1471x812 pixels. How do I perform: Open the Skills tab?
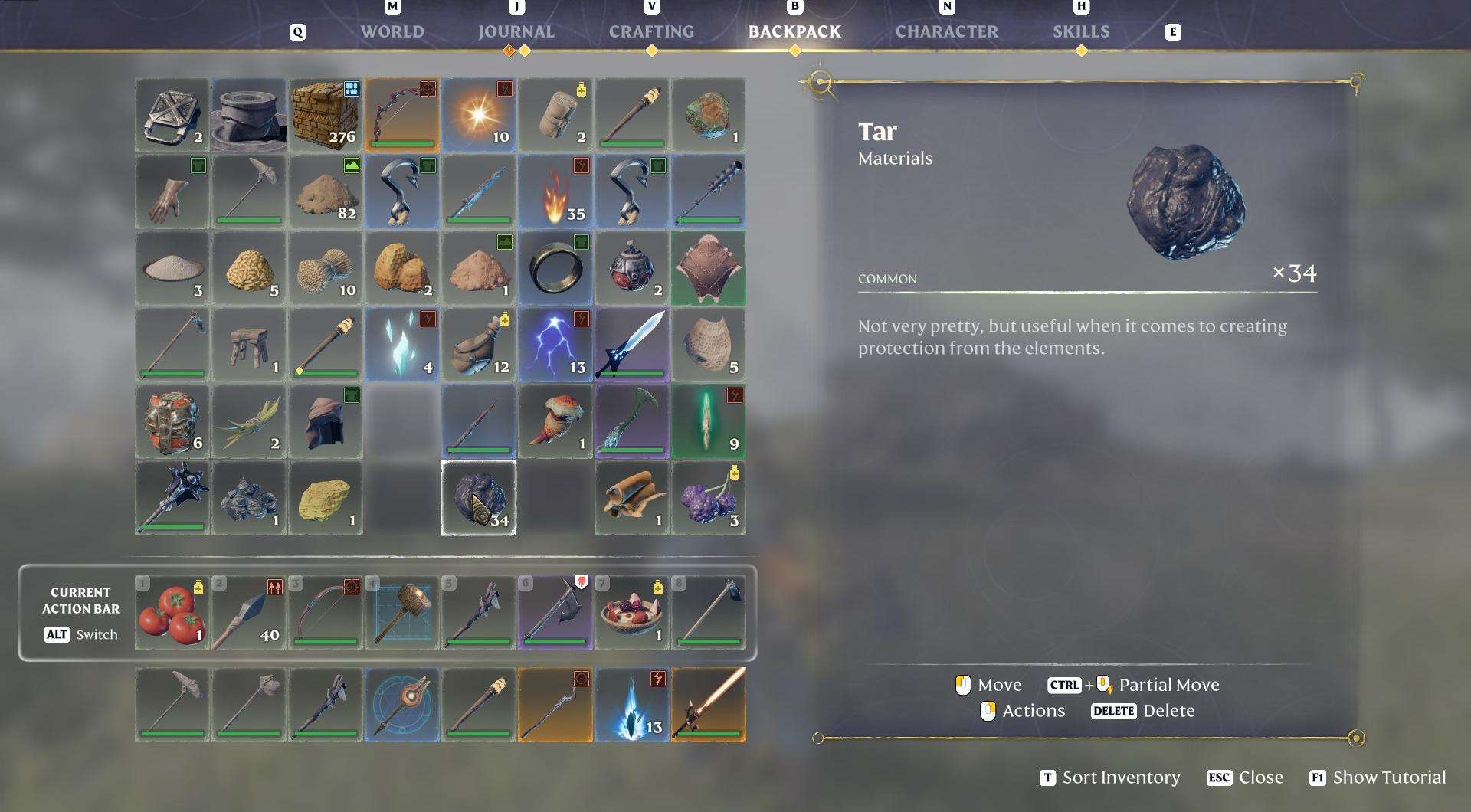[1080, 31]
